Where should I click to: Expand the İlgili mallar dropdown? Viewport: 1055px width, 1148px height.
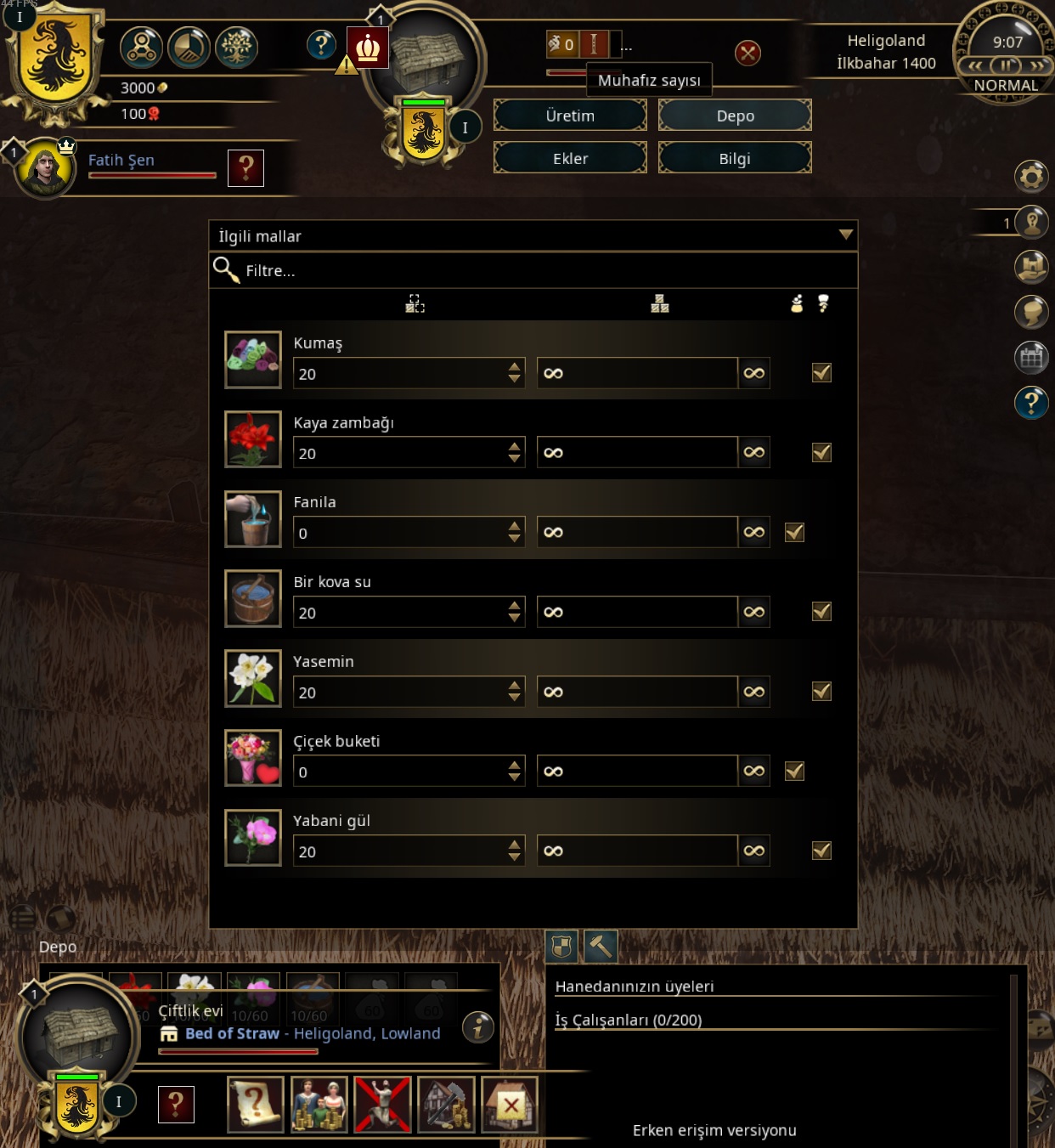pyautogui.click(x=845, y=235)
